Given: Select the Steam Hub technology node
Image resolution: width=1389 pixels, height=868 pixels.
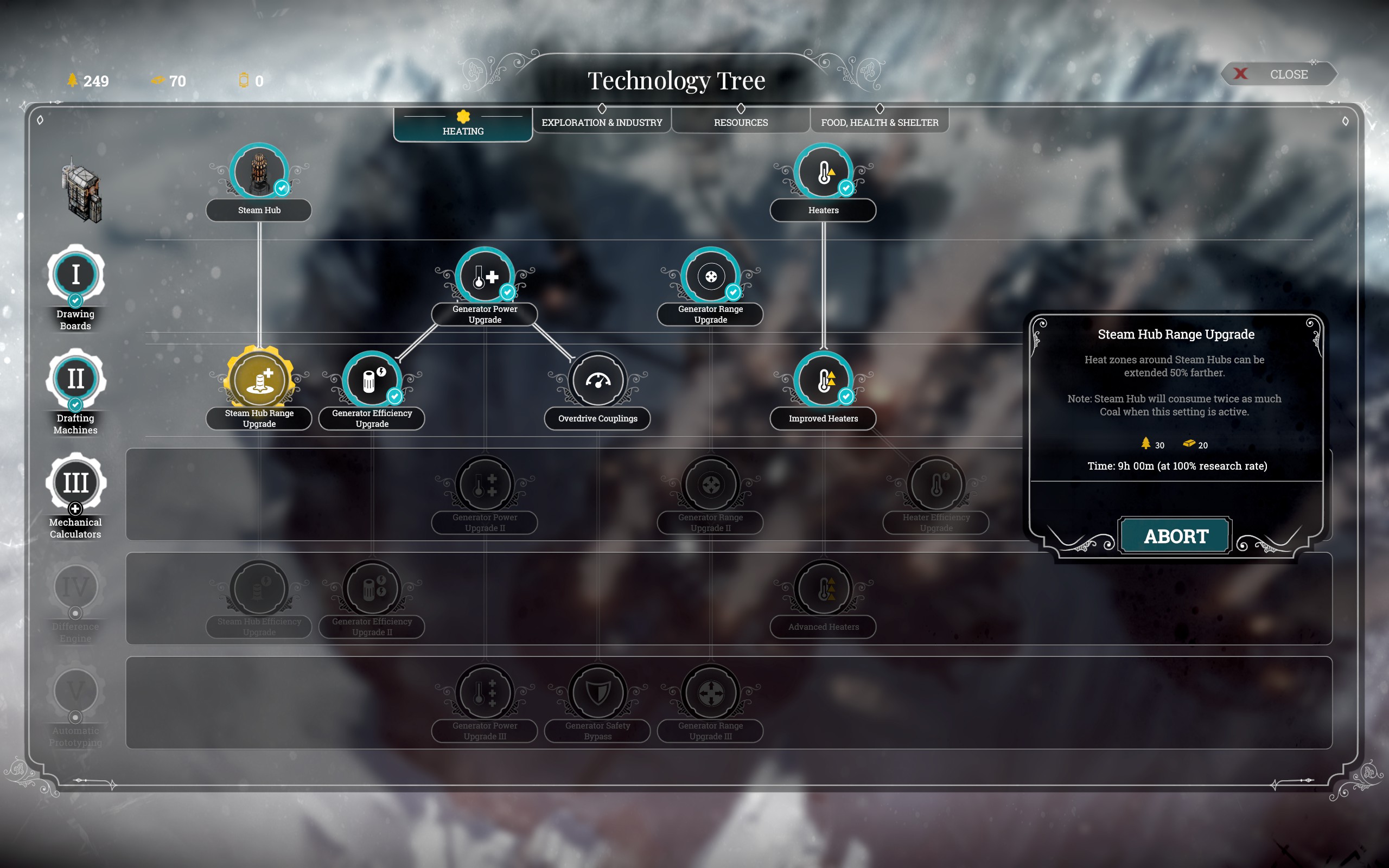Looking at the screenshot, I should (x=259, y=171).
